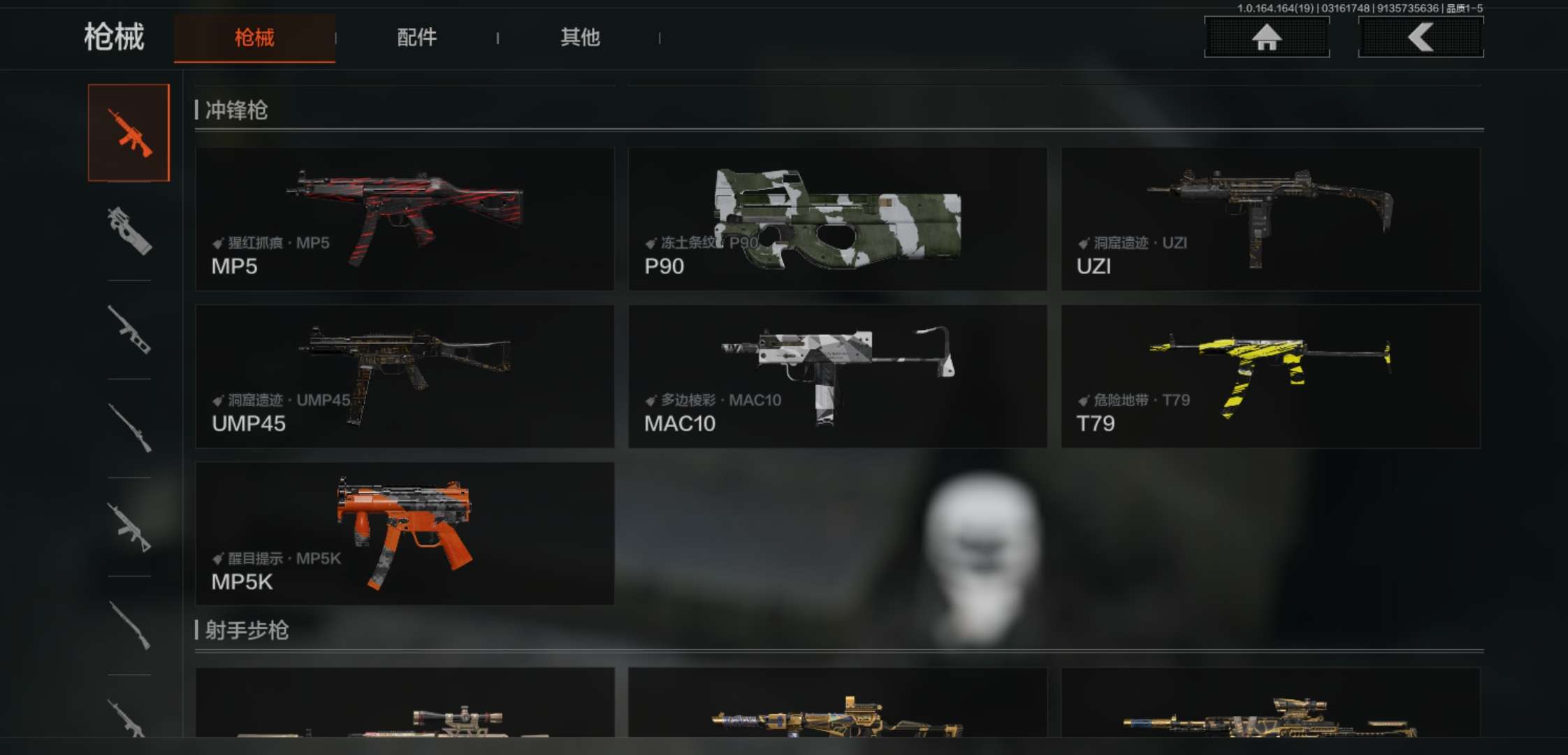Select the MAC10 weapon tile
The image size is (1568, 755).
tap(837, 376)
